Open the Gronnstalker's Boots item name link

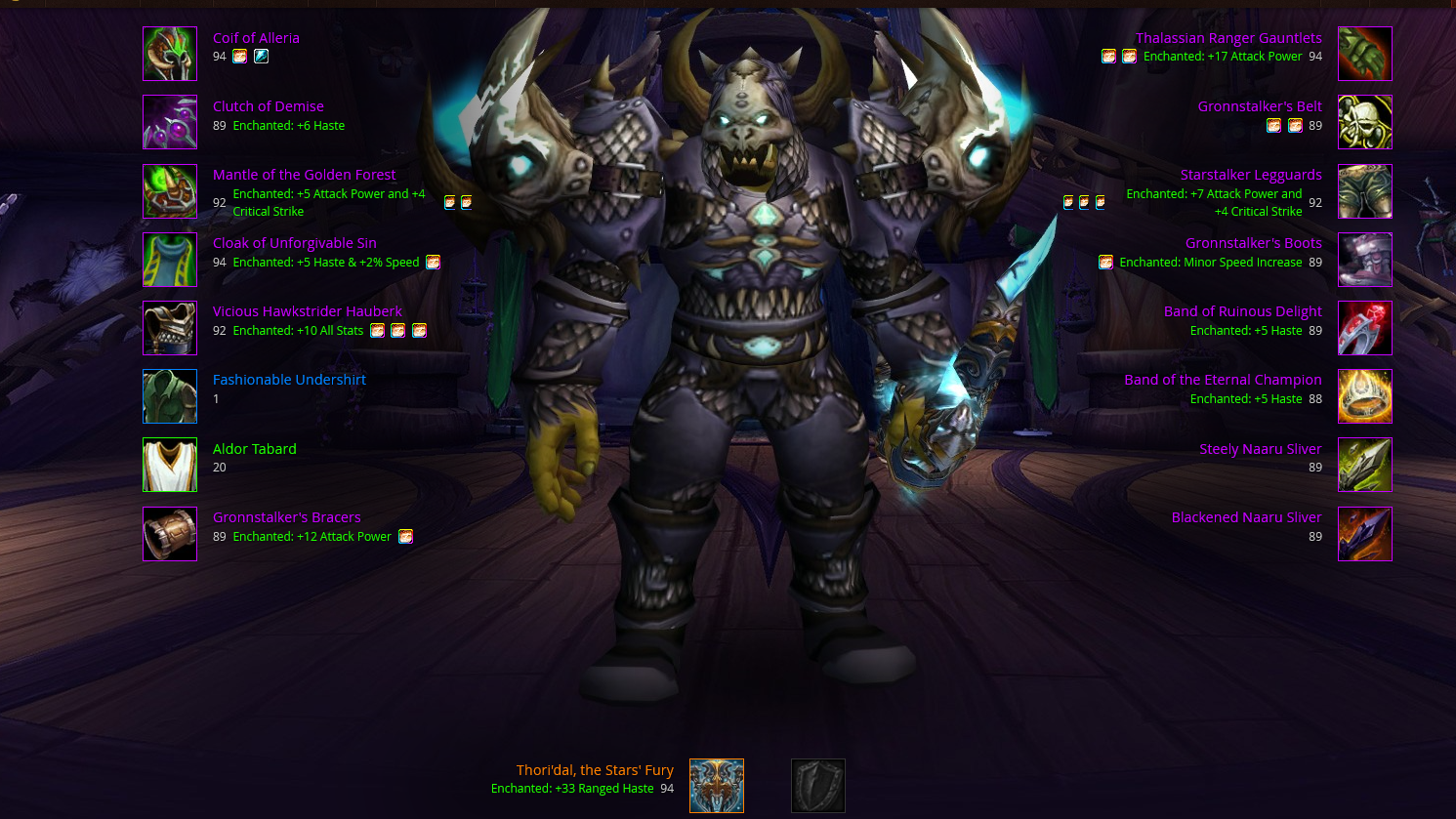coord(1253,243)
